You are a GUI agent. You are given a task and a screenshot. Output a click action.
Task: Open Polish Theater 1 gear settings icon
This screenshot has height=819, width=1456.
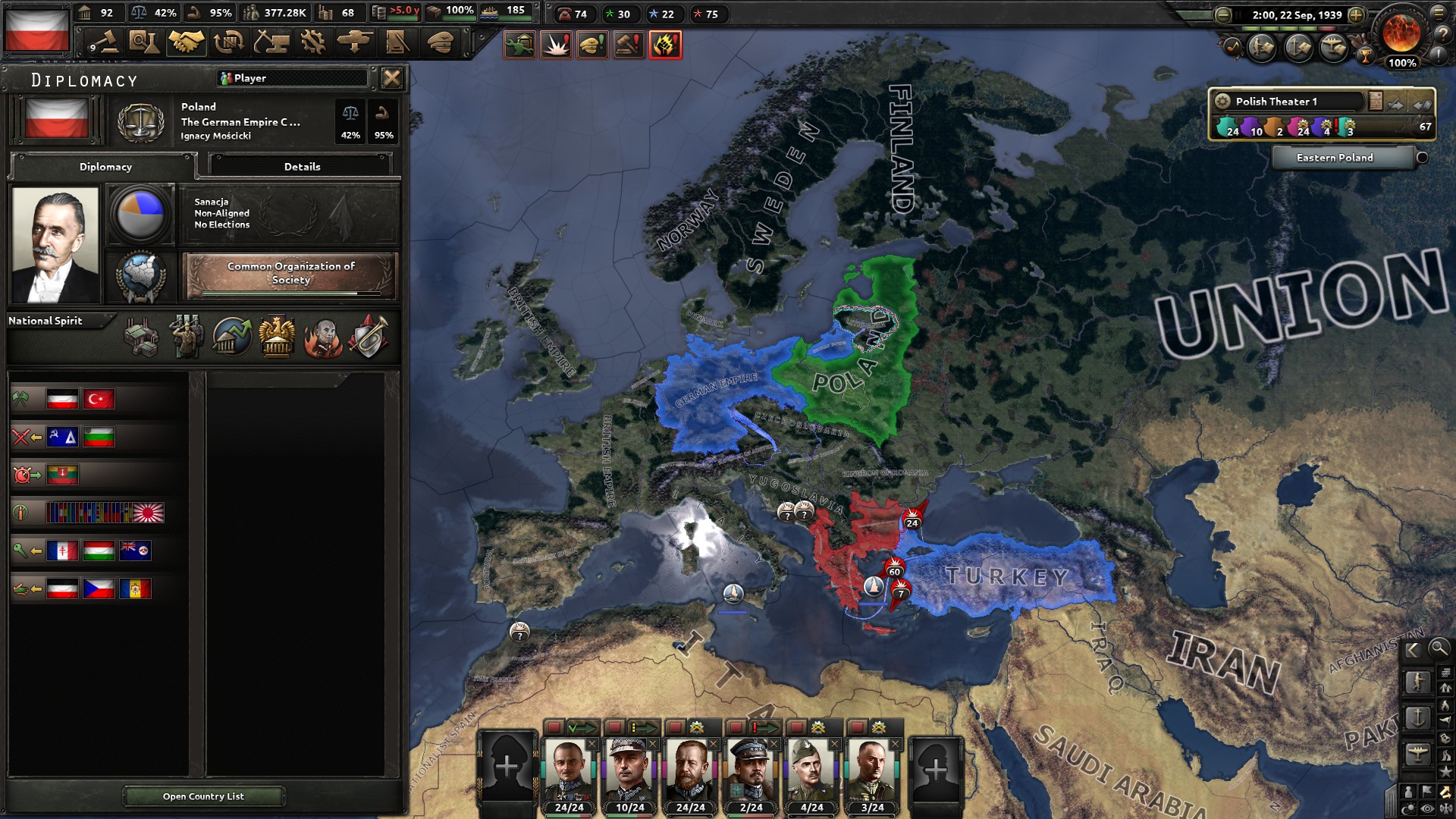click(x=1223, y=102)
